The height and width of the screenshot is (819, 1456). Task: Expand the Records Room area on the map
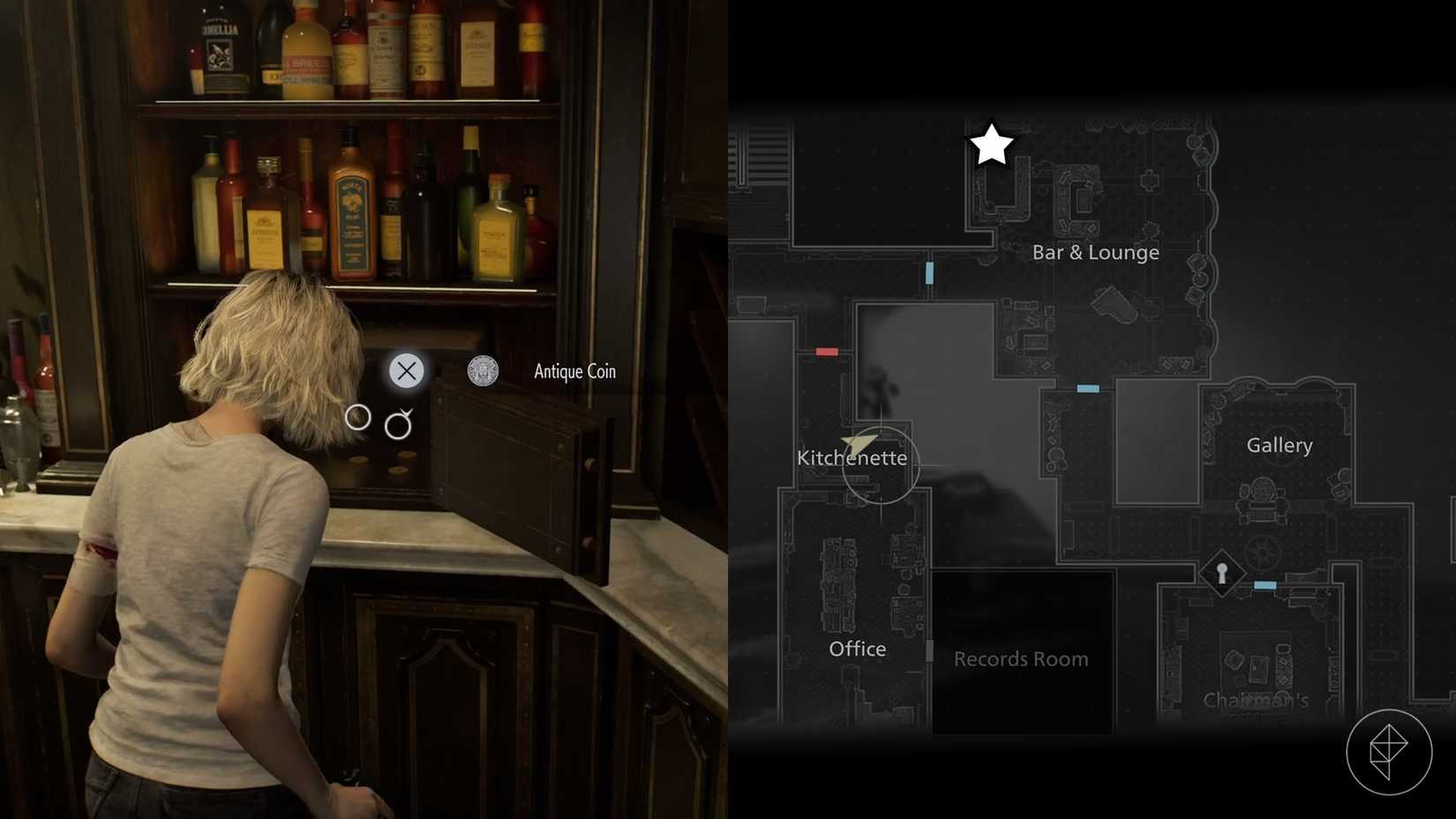click(1021, 658)
